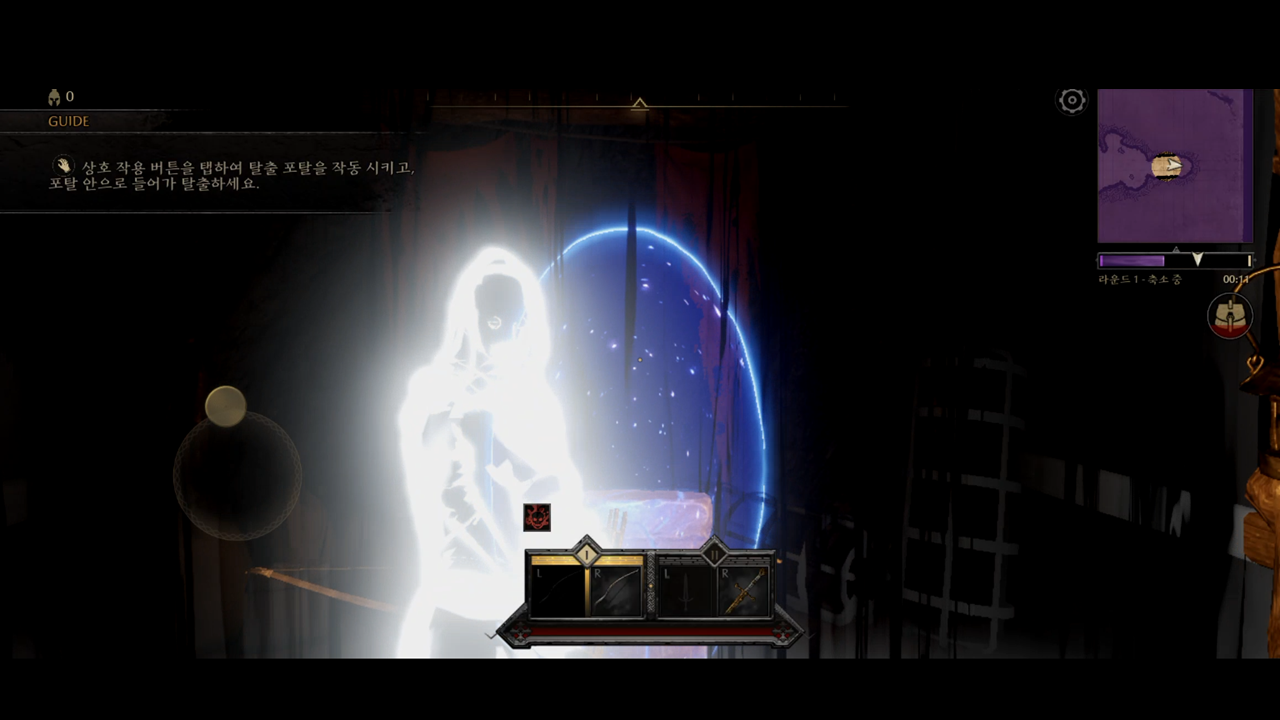Viewport: 1280px width, 720px height.
Task: Select weapon set II left dagger slot
Action: pyautogui.click(x=684, y=591)
